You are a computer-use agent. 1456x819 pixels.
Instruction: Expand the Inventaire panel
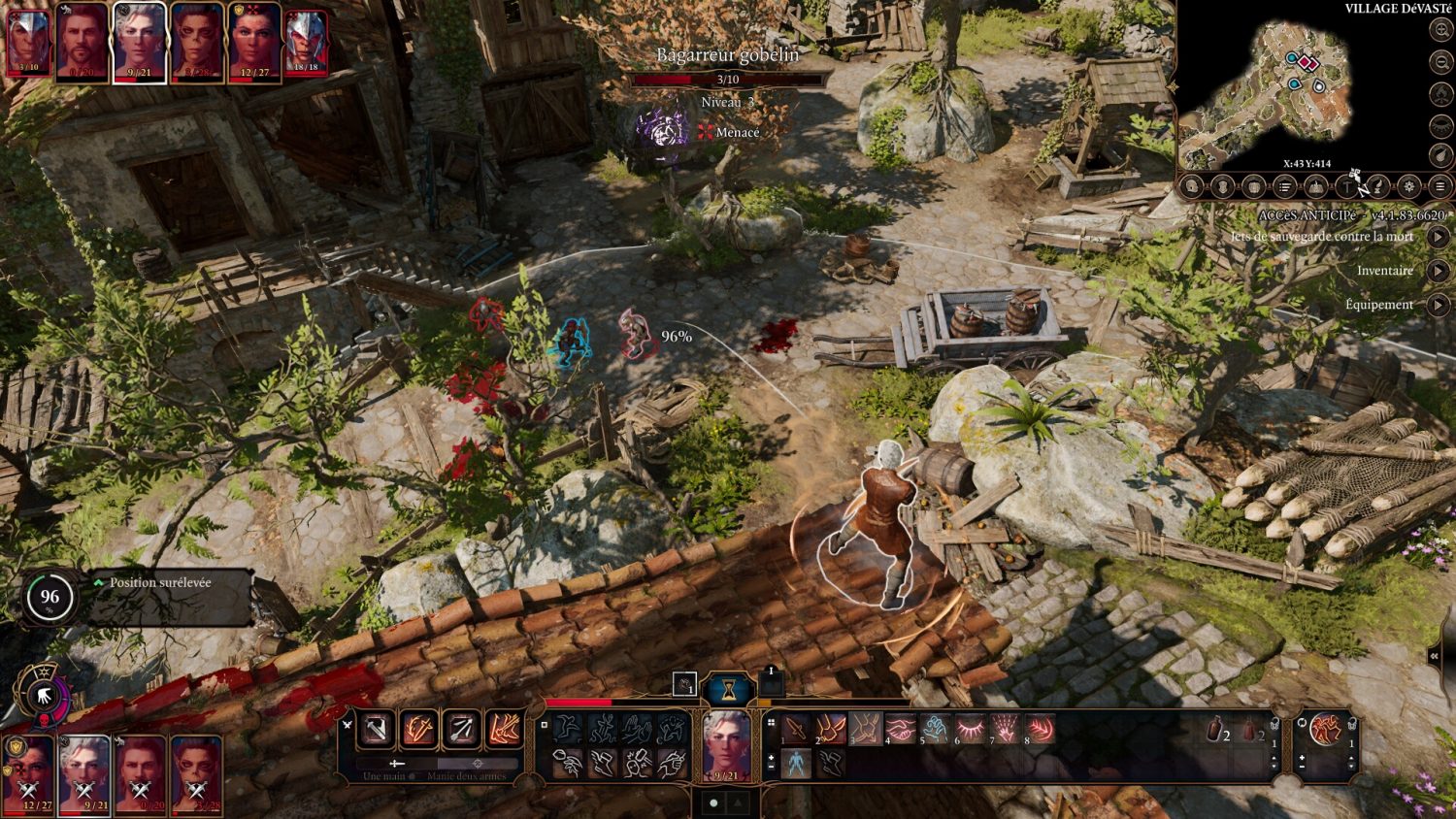click(1439, 271)
